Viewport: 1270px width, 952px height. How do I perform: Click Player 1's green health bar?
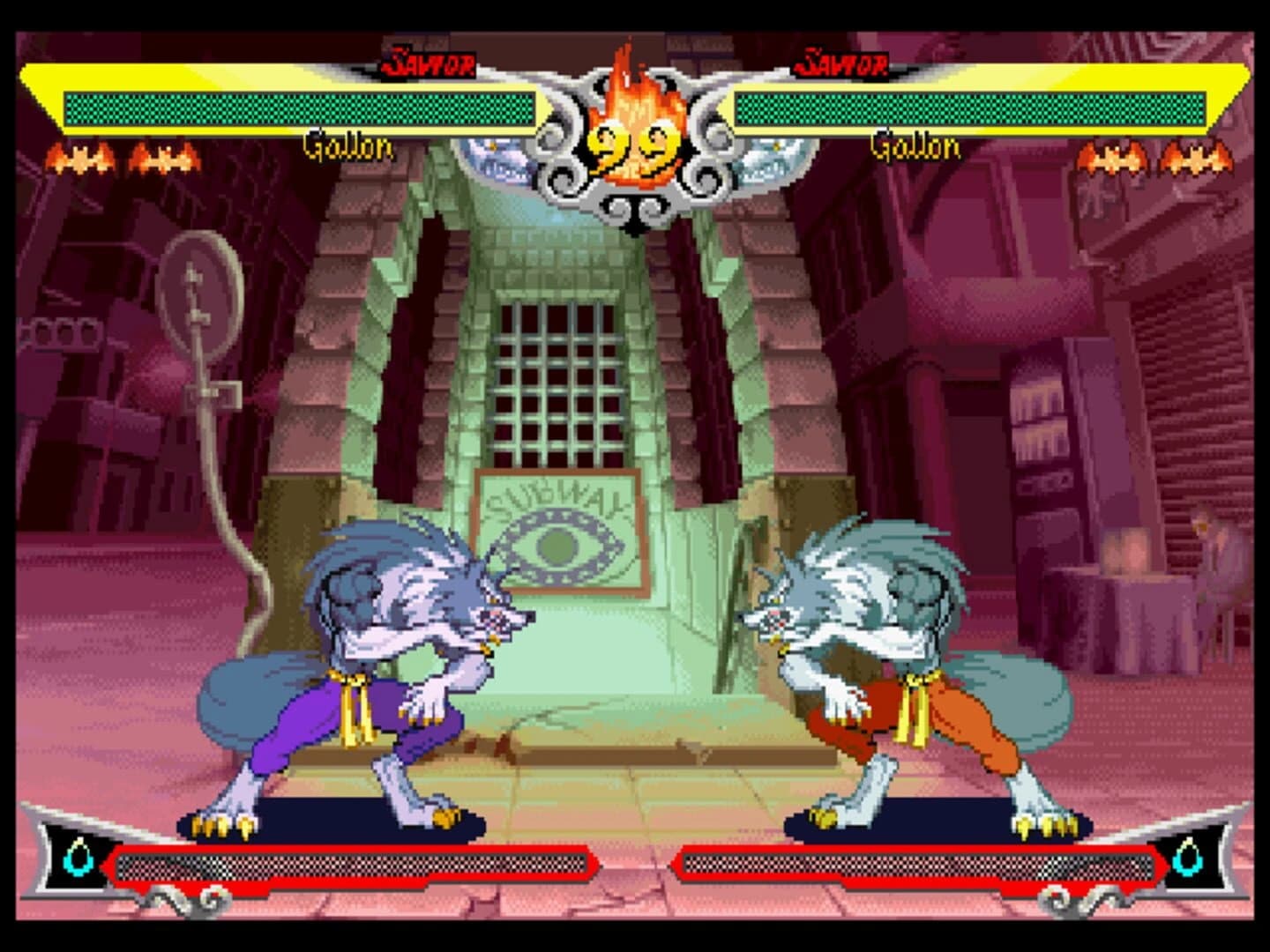[x=300, y=104]
